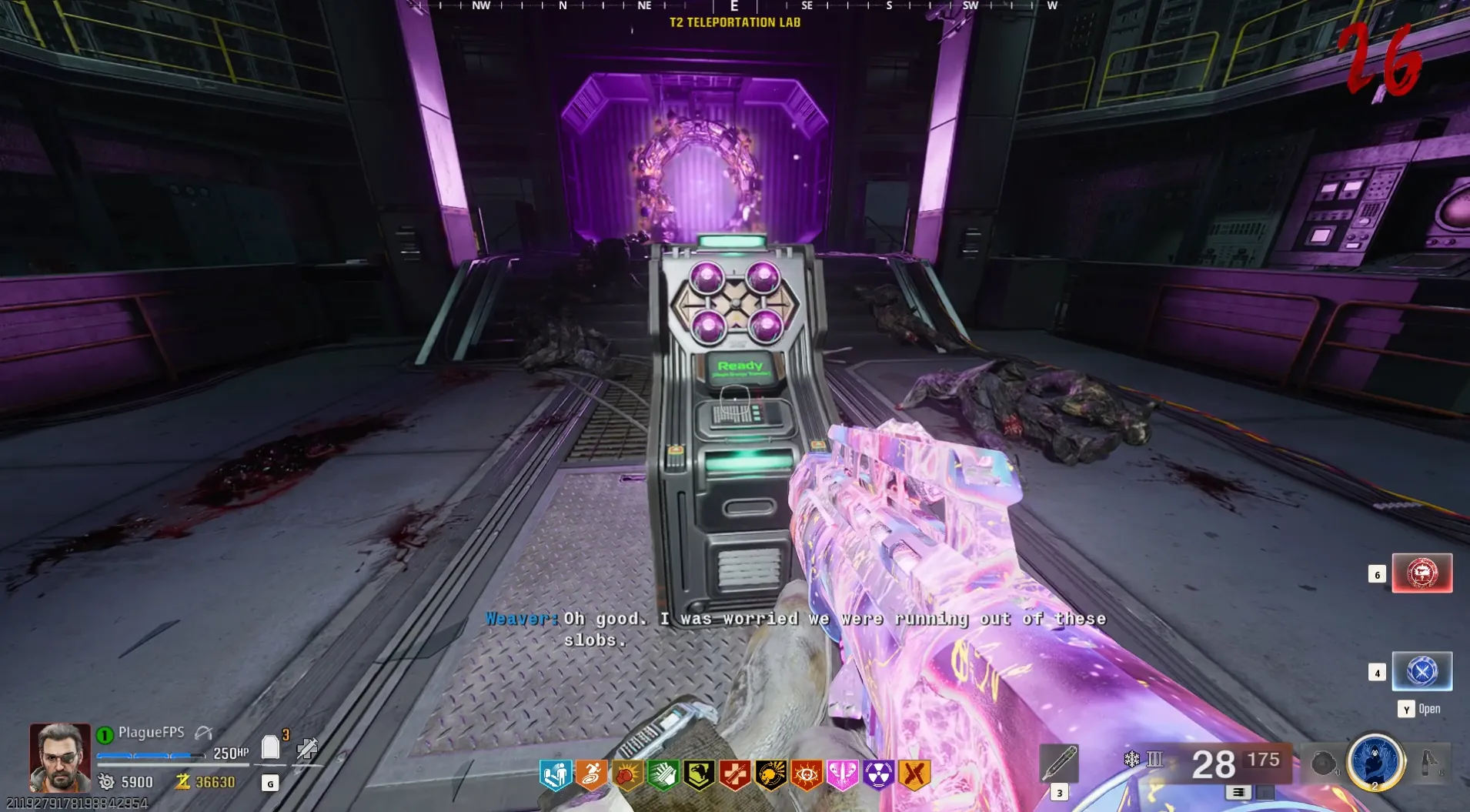The width and height of the screenshot is (1470, 812).
Task: Select the skull-eye Death Perception perk icon
Action: coord(807,775)
